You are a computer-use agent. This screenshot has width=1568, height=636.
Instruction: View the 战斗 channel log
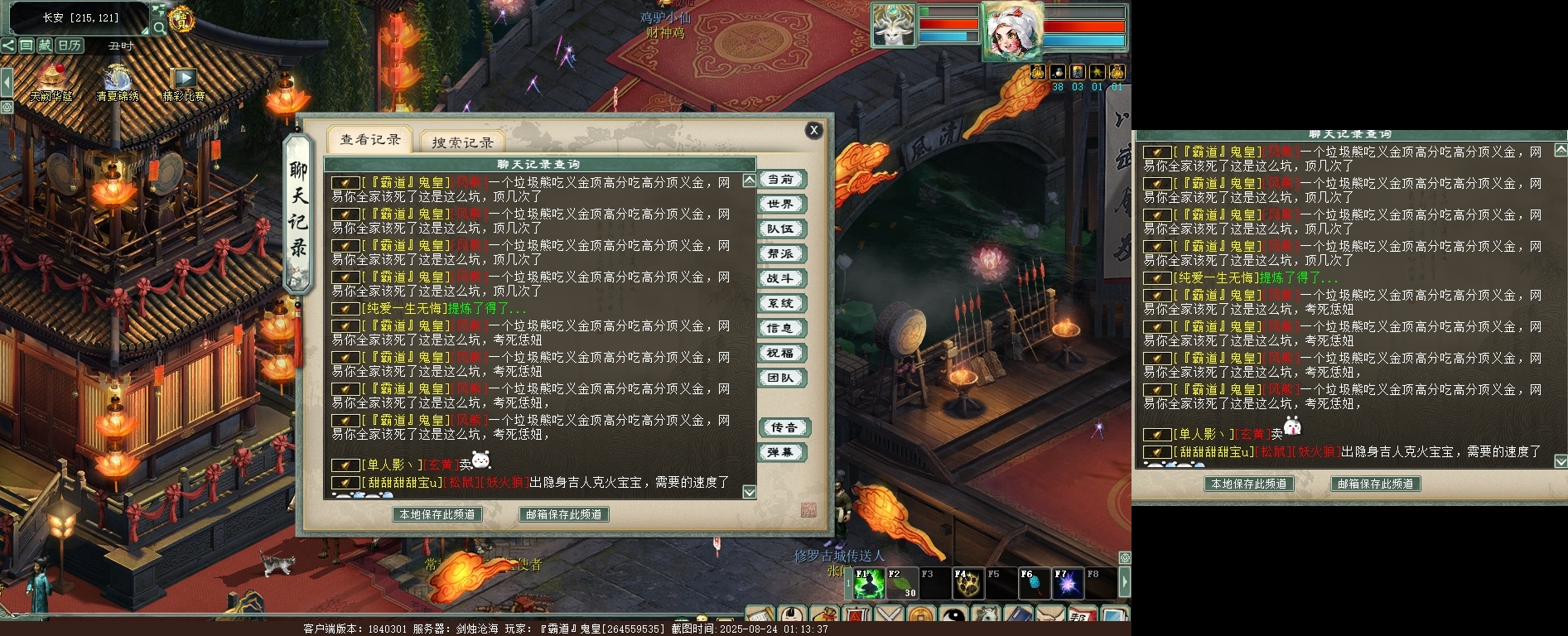pyautogui.click(x=780, y=279)
